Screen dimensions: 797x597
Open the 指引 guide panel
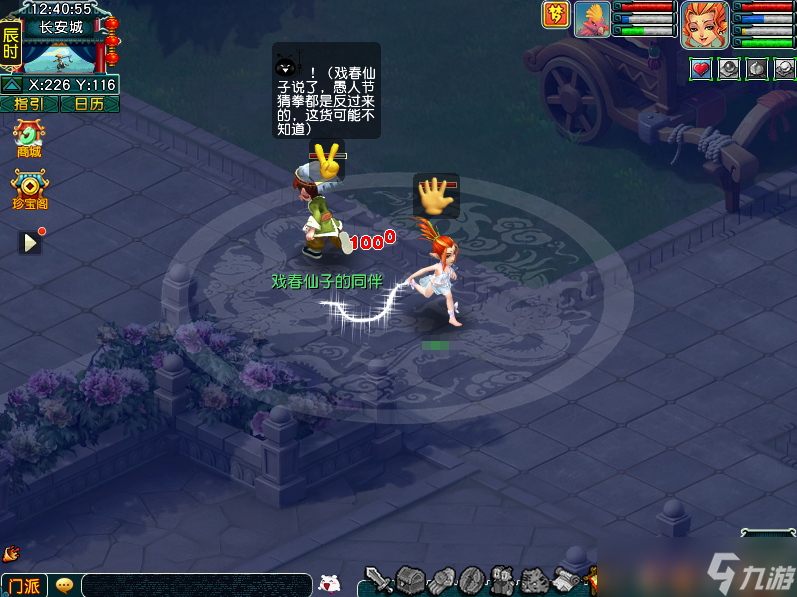click(29, 104)
